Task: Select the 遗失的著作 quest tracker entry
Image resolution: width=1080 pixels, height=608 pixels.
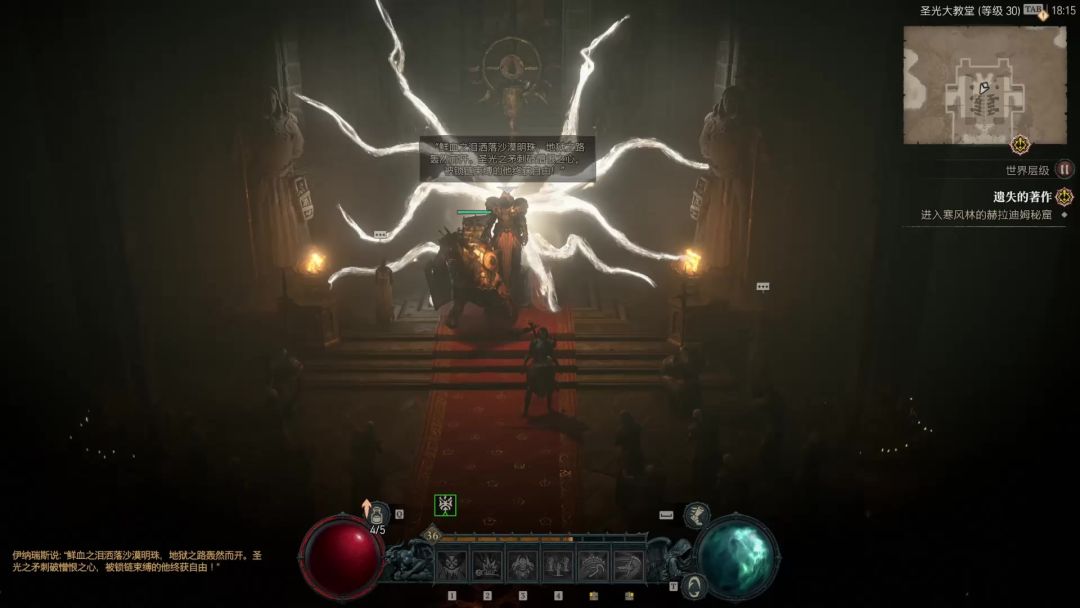Action: [1021, 197]
